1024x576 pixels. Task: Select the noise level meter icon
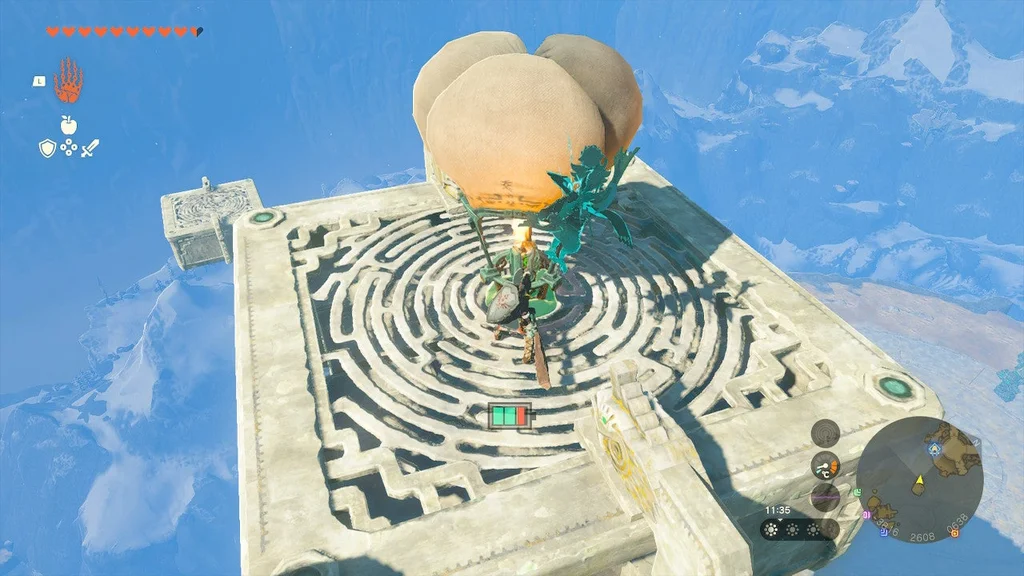pyautogui.click(x=825, y=496)
